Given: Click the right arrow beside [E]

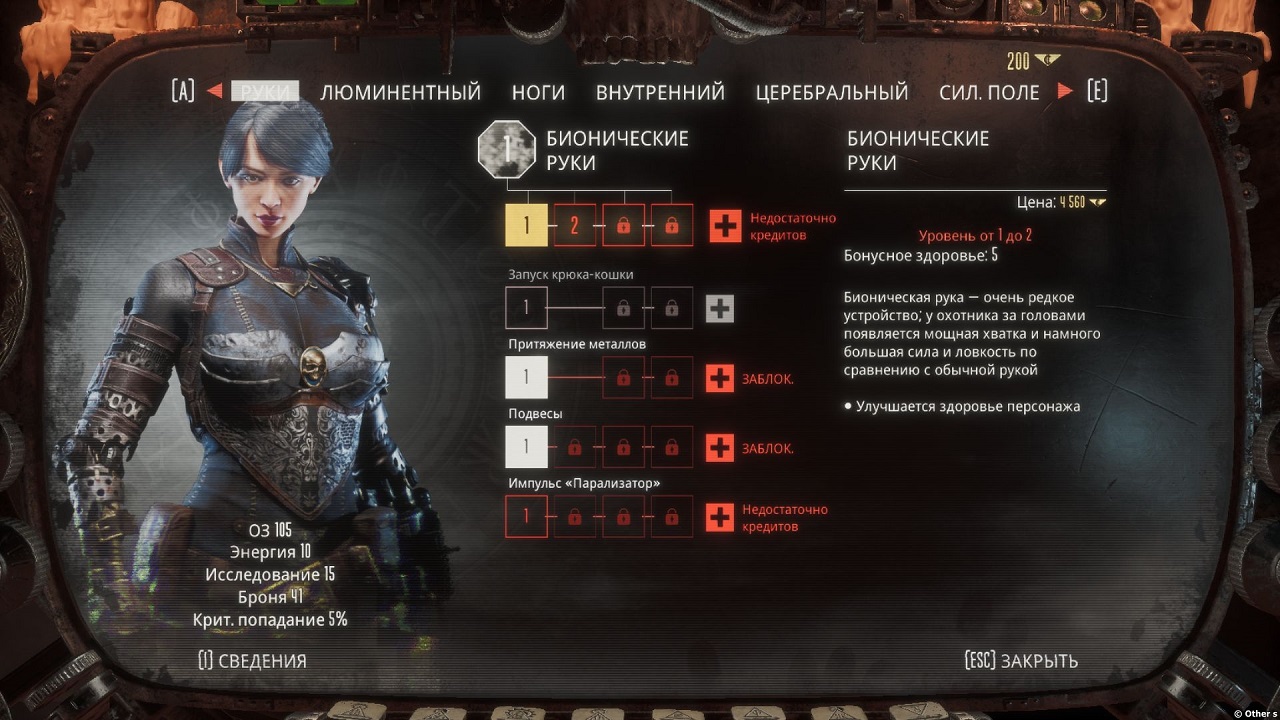Looking at the screenshot, I should click(1064, 91).
